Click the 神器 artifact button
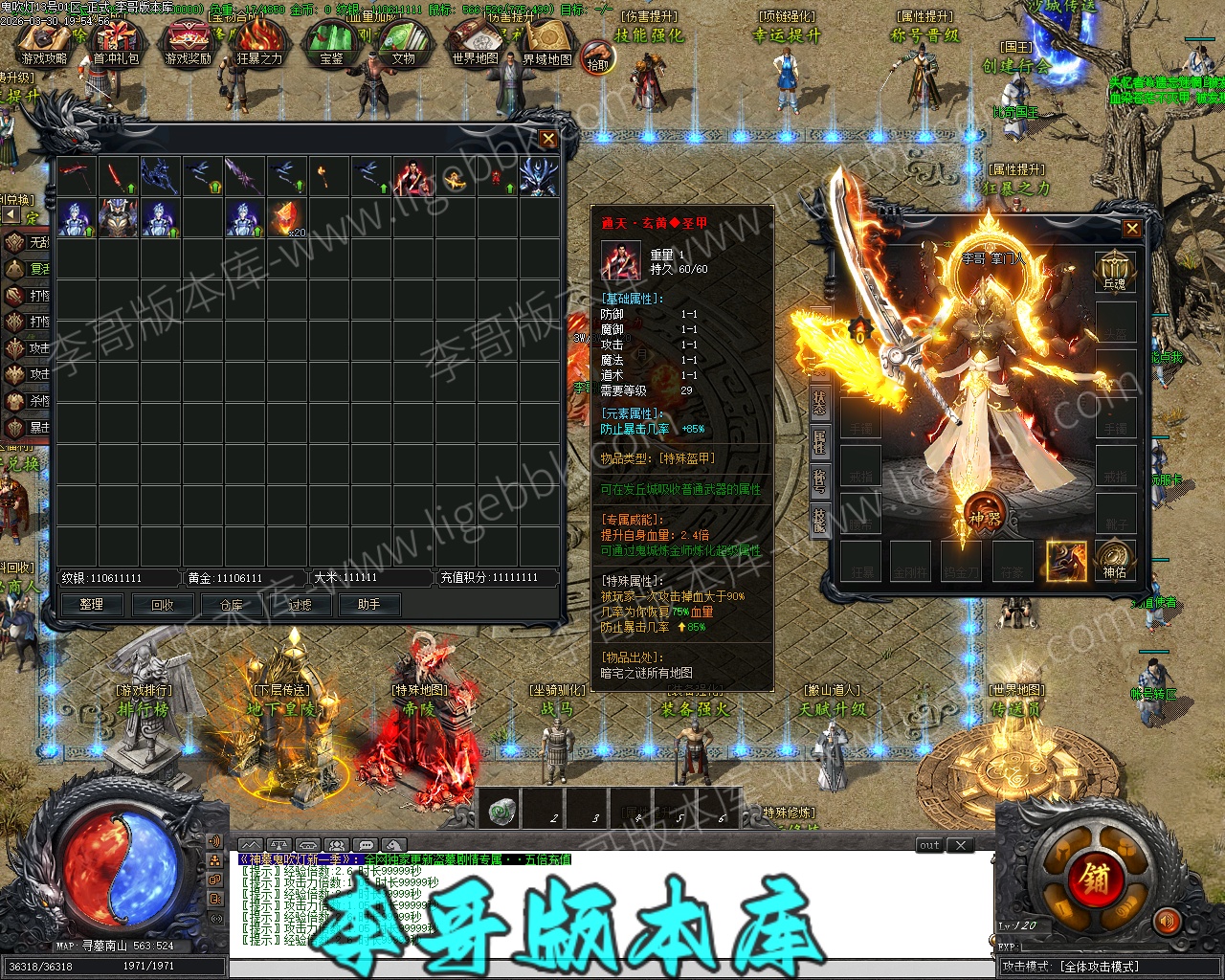The width and height of the screenshot is (1225, 980). coord(984,512)
